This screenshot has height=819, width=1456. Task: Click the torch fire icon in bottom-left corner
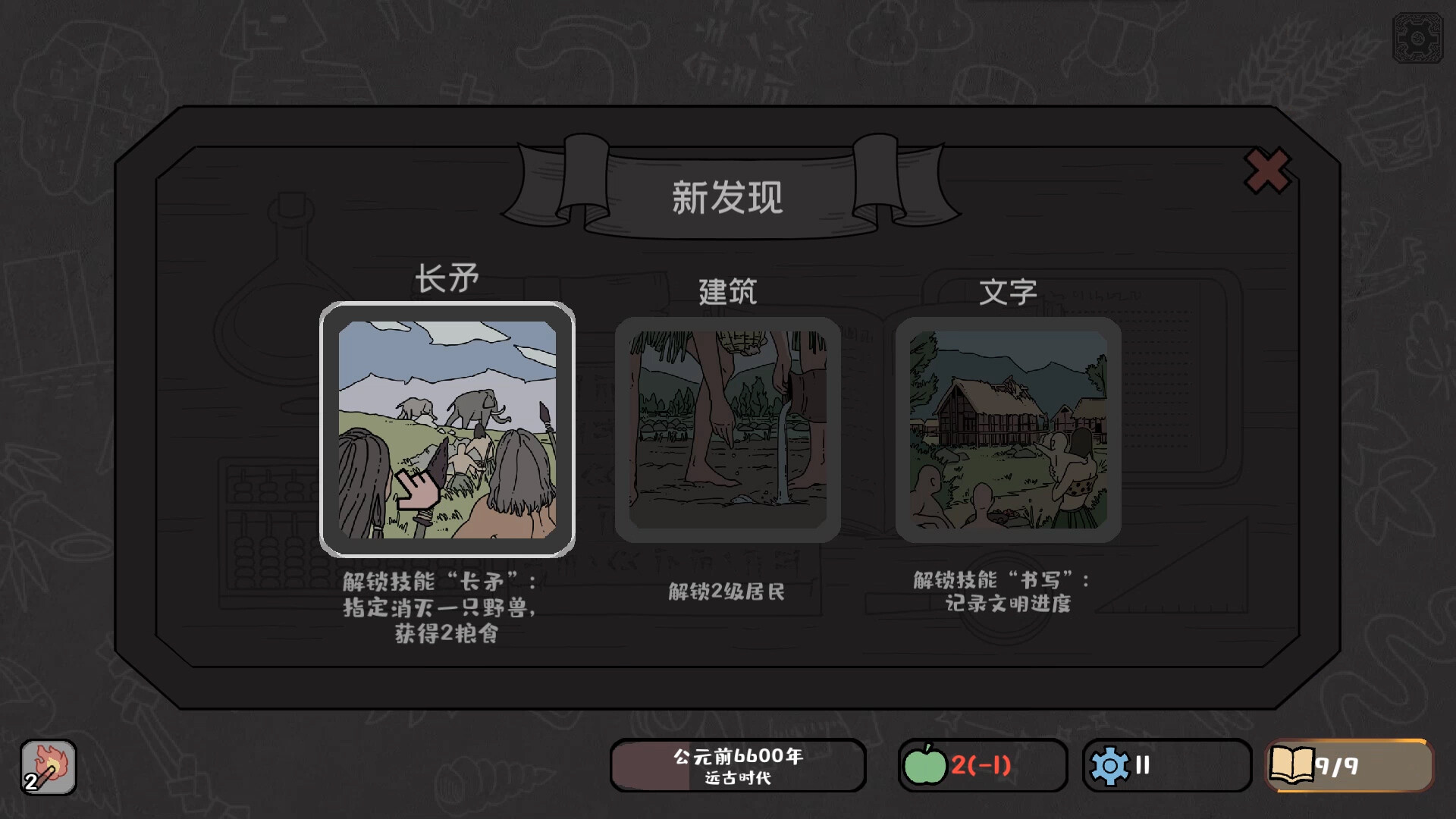(x=48, y=764)
